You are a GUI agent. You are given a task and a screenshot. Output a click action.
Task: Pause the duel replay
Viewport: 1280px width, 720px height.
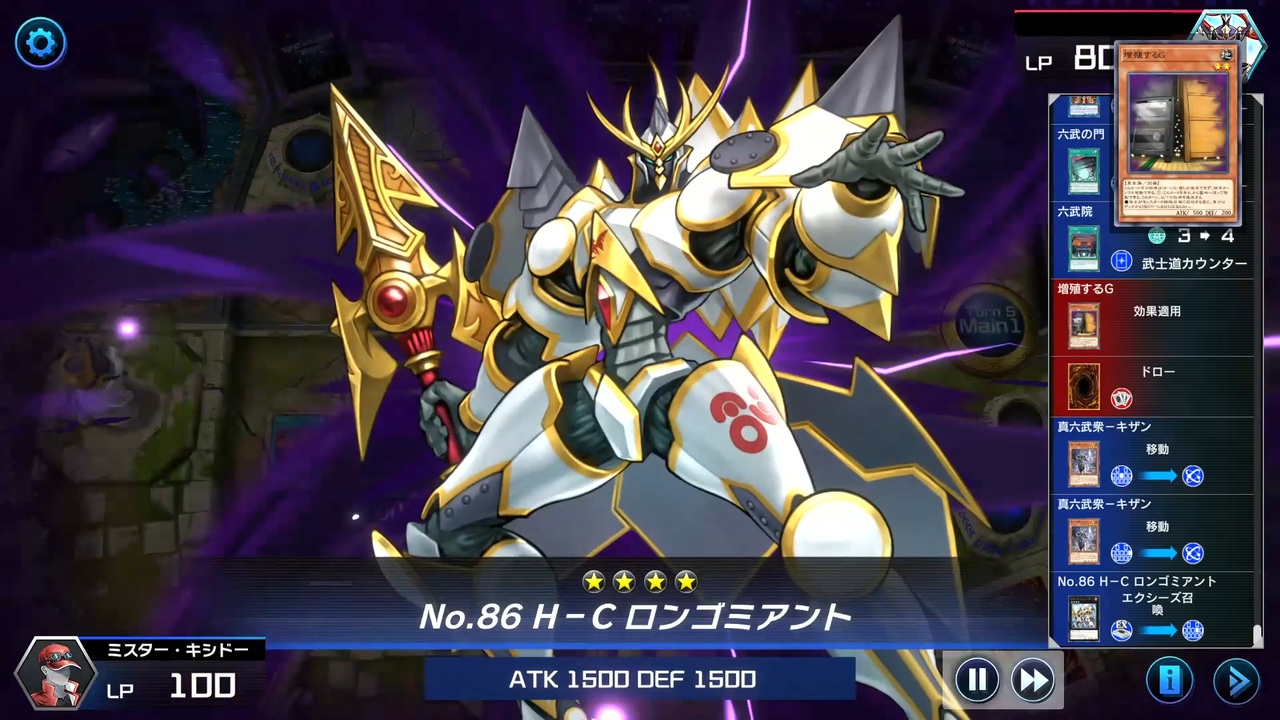click(x=977, y=680)
